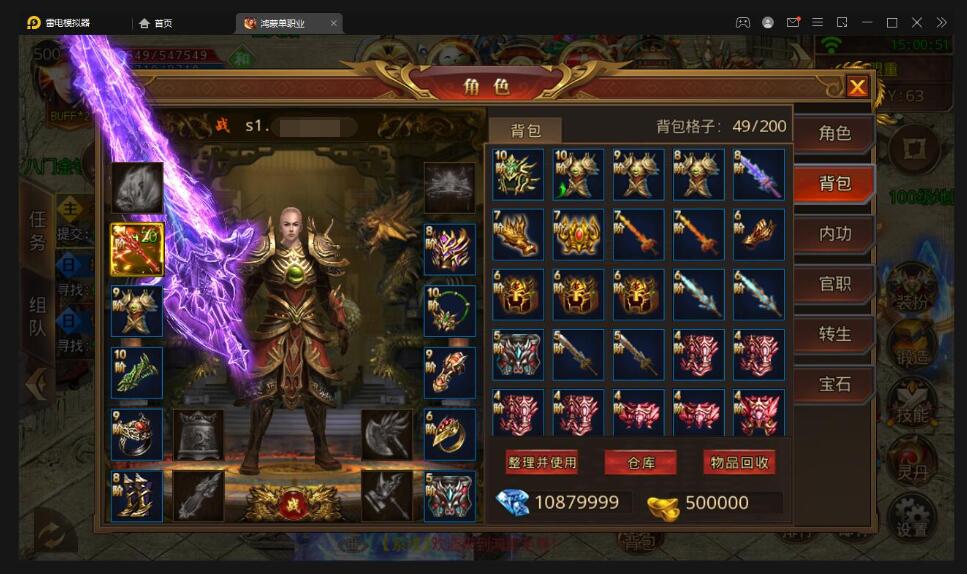Select the 官职 side tab

click(834, 284)
